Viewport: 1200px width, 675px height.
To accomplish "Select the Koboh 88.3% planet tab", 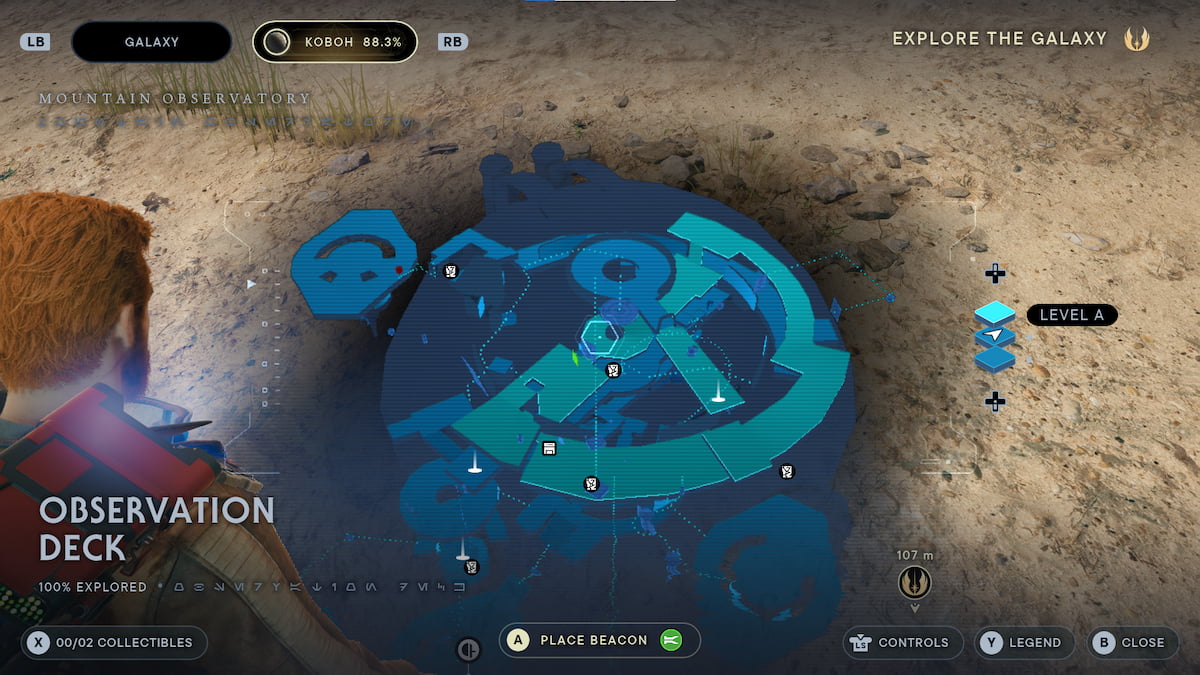I will point(335,42).
